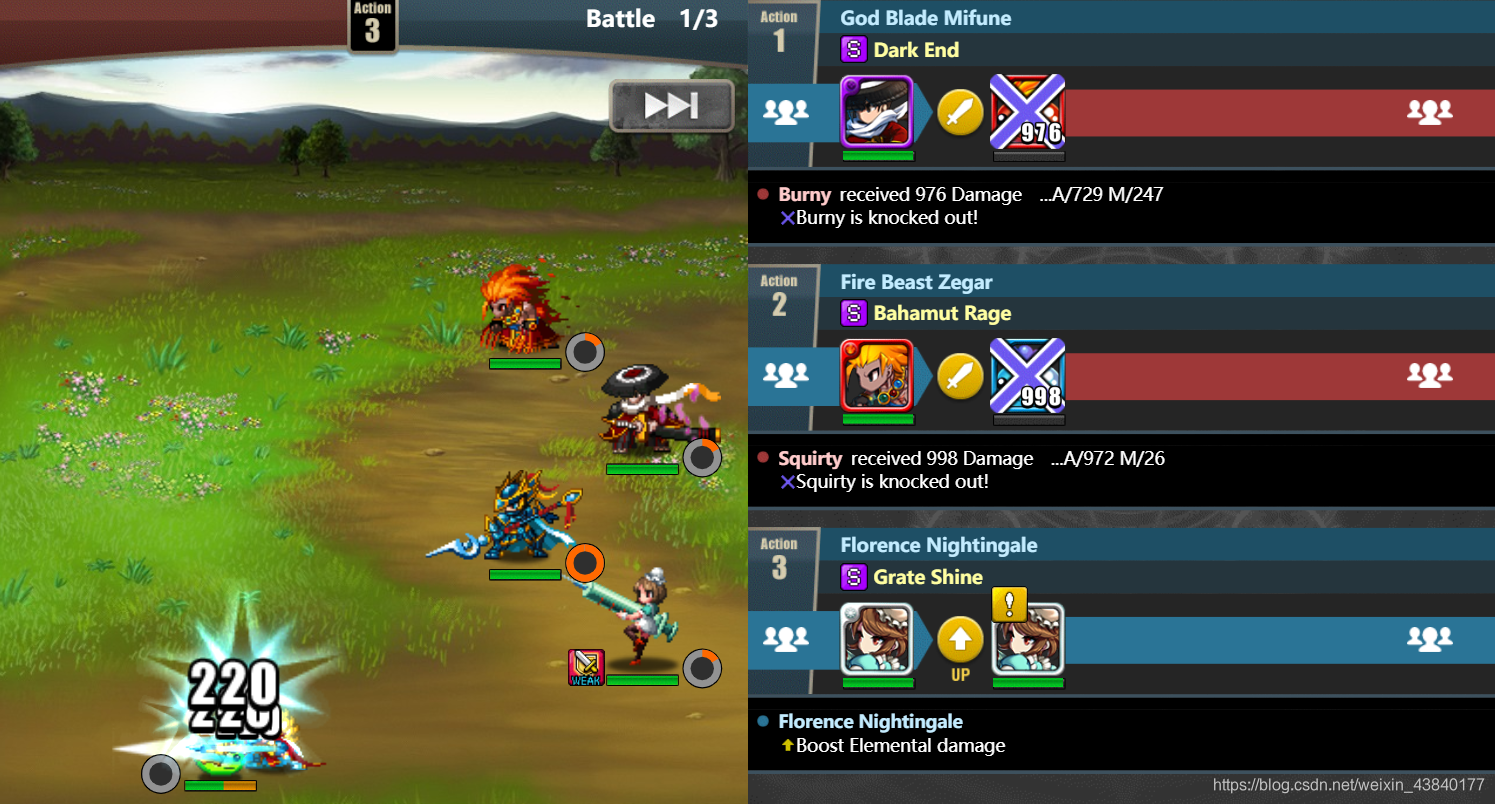Click the knocked-out Squirty target portrait
1495x804 pixels.
tap(1027, 375)
